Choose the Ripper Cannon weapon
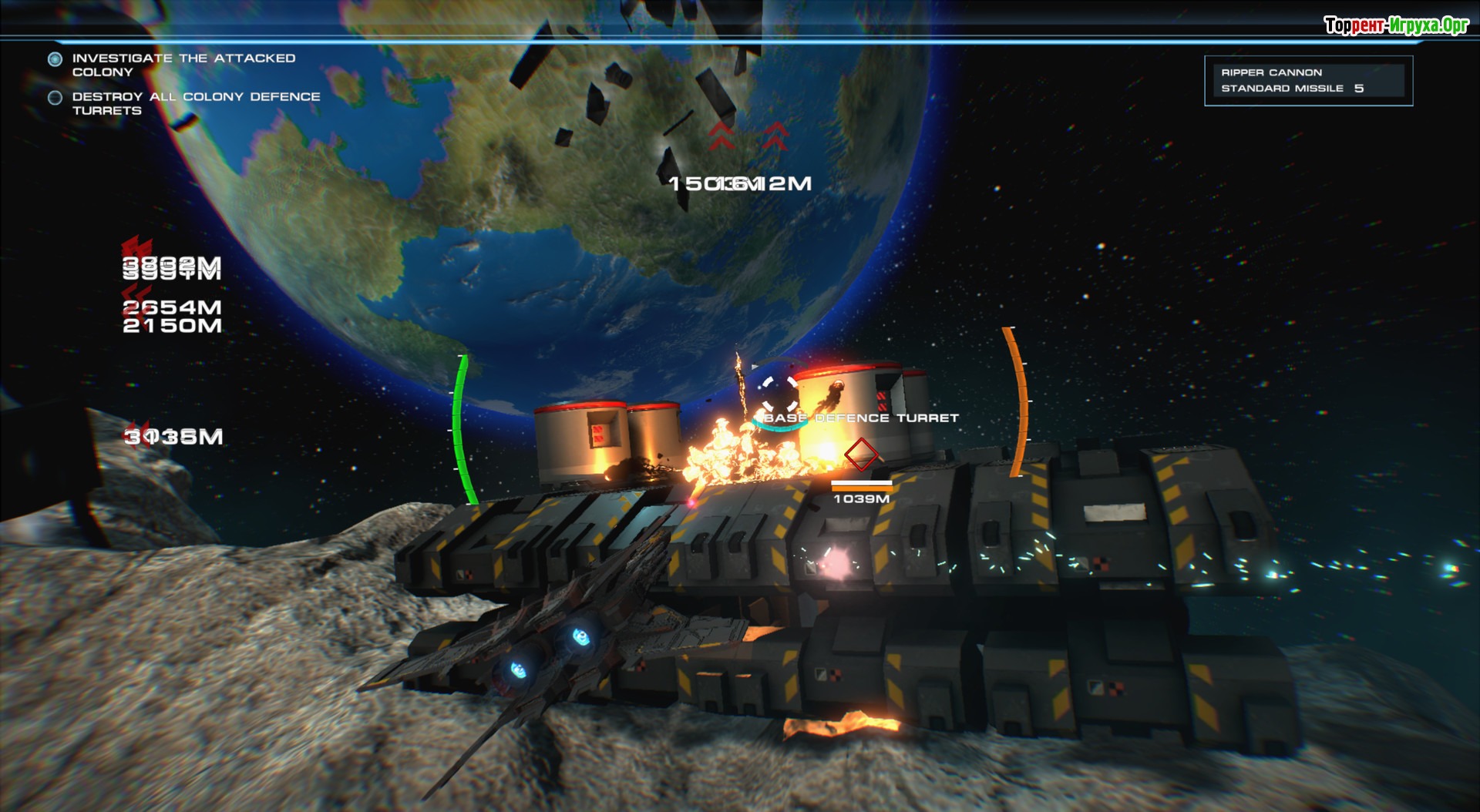The height and width of the screenshot is (812, 1480). pos(1271,72)
